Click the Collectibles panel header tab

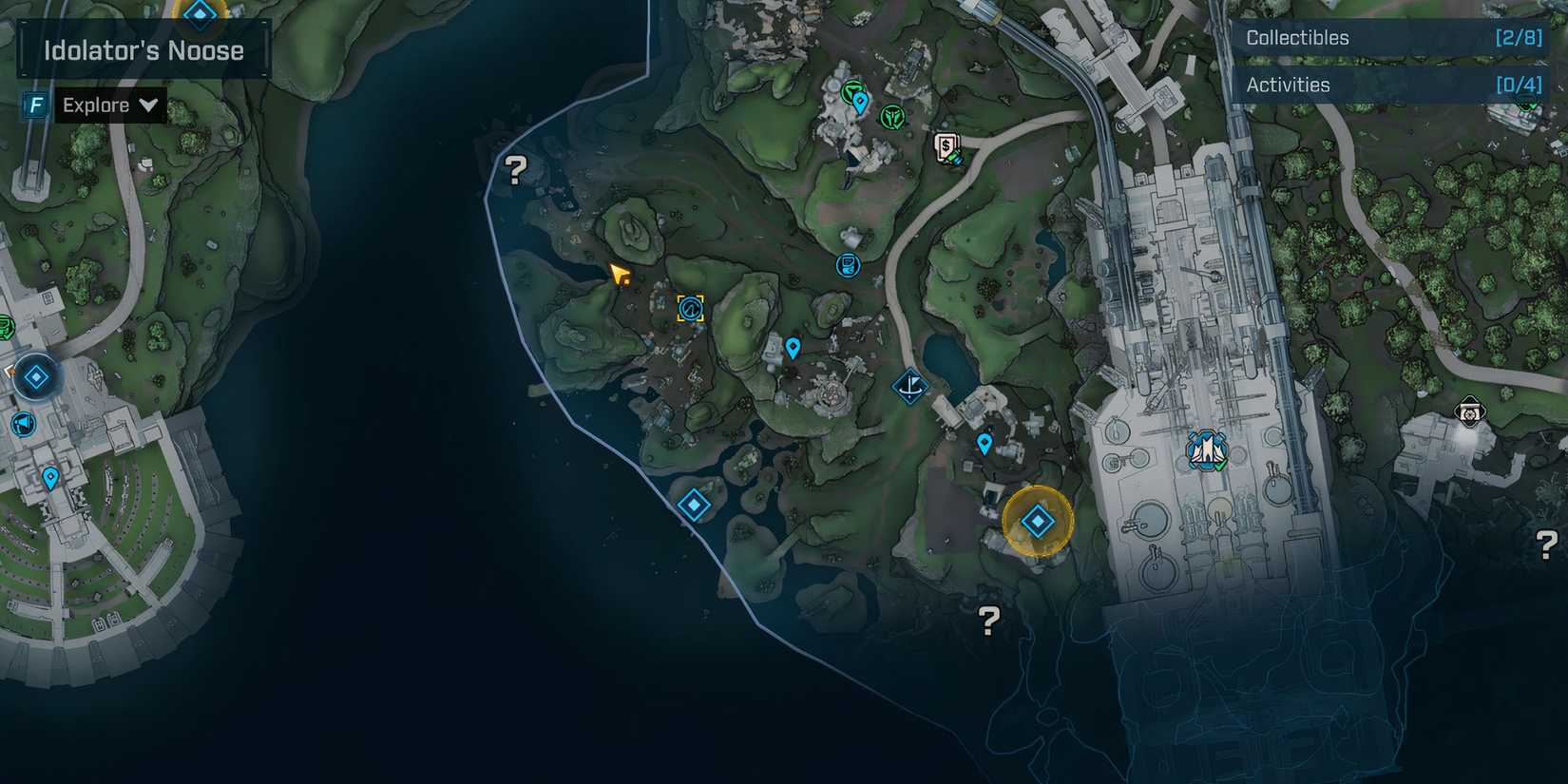[1295, 38]
